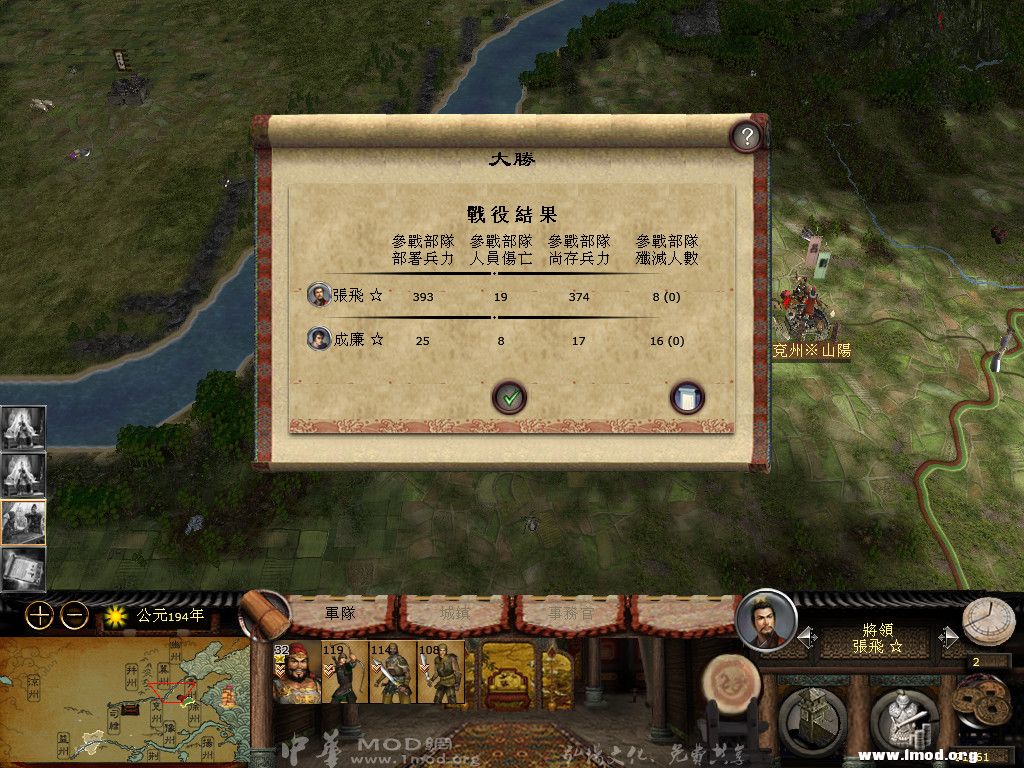Open the scroll message notification on the left
Image resolution: width=1024 pixels, height=768 pixels.
pos(23,570)
